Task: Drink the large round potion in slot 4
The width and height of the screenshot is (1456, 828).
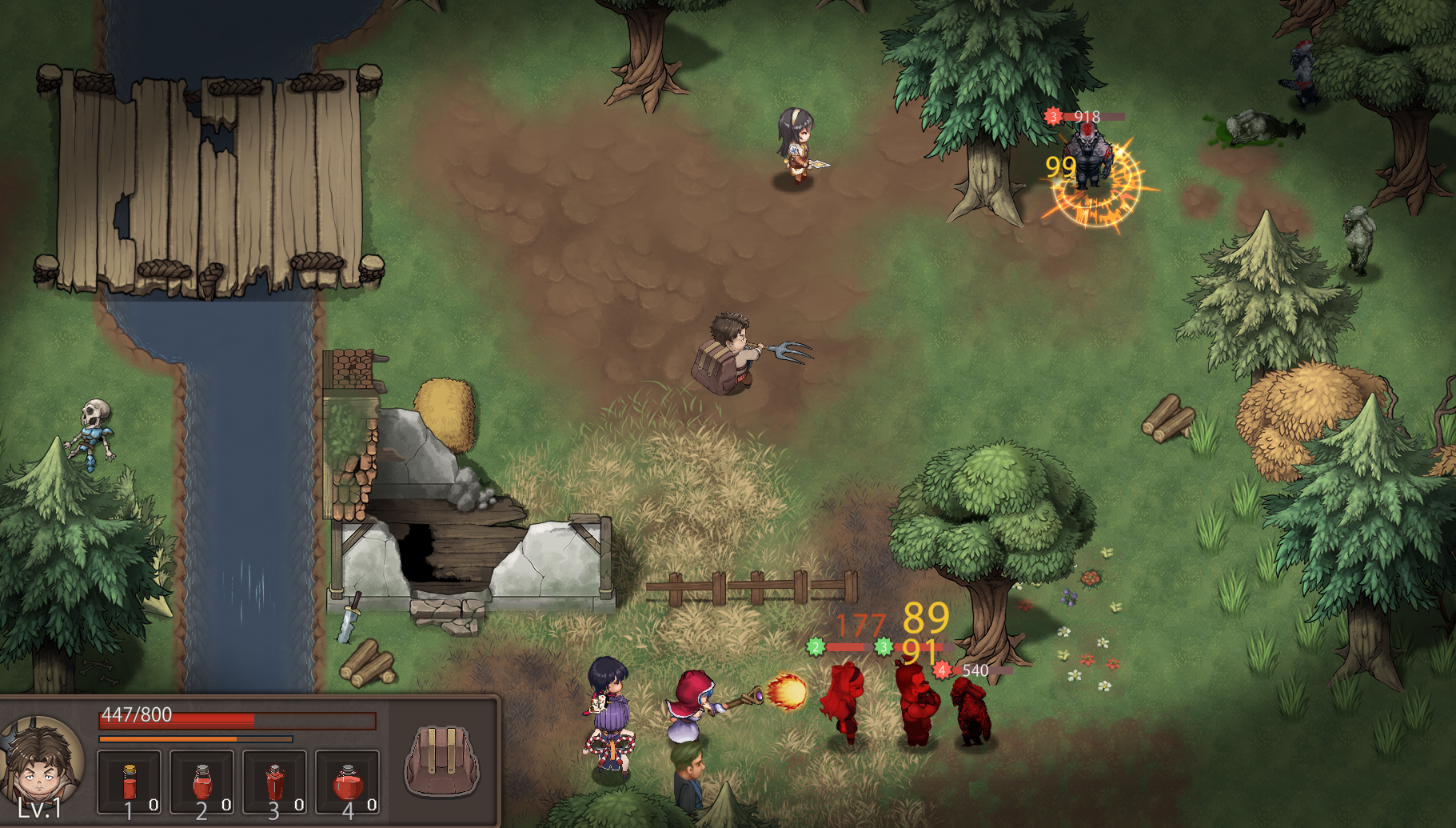Action: (347, 782)
